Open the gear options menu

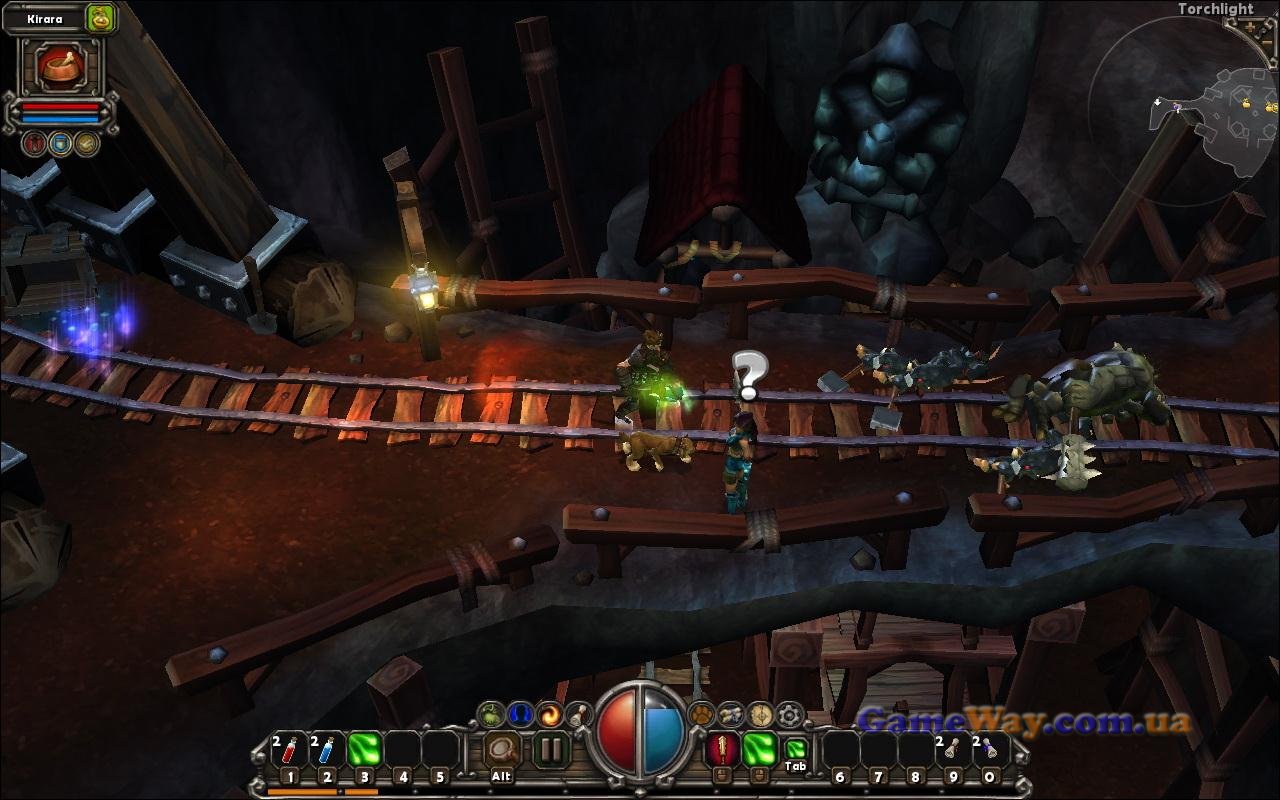pyautogui.click(x=790, y=715)
